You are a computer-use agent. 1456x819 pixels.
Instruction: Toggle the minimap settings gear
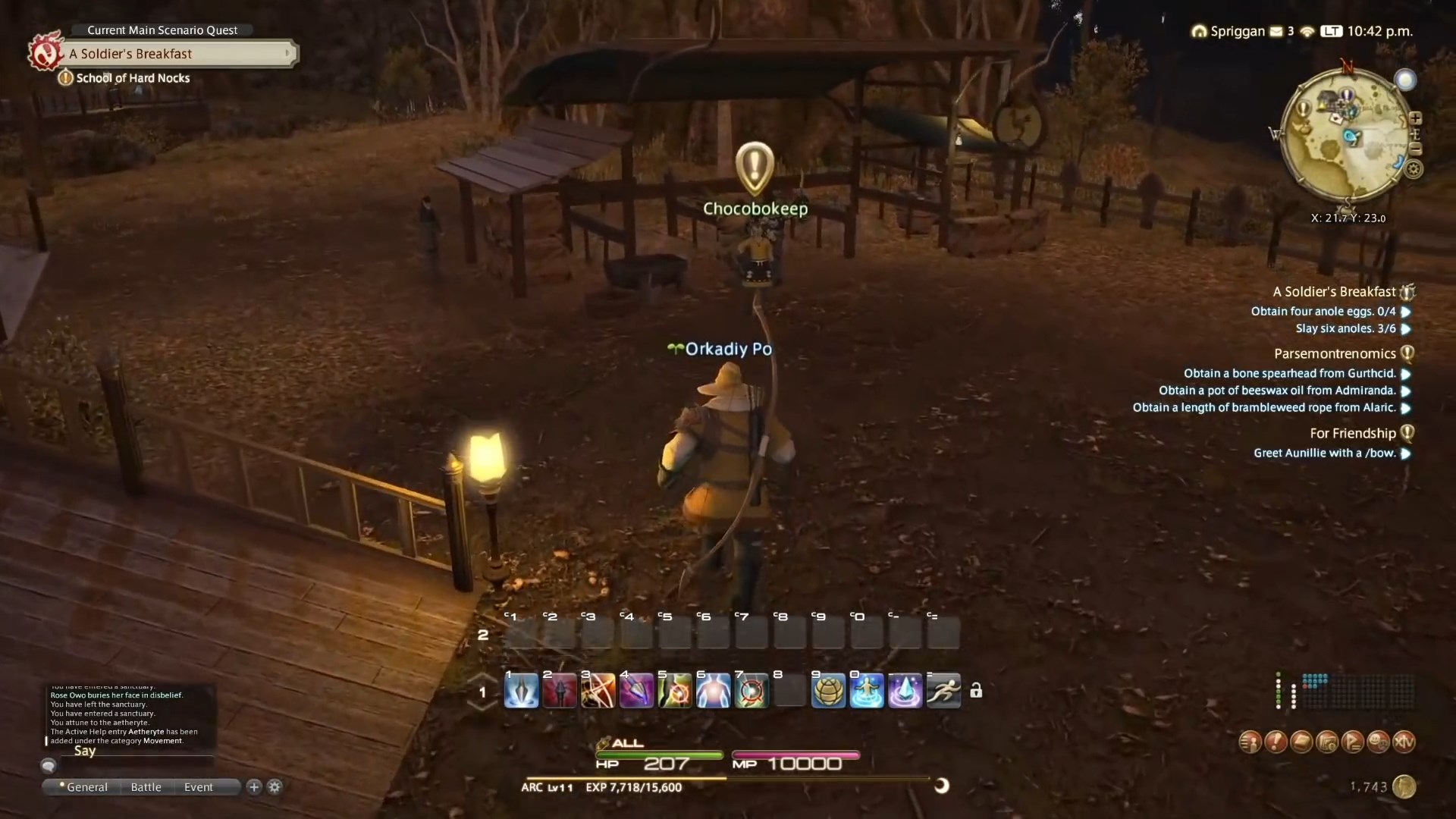click(x=1415, y=169)
